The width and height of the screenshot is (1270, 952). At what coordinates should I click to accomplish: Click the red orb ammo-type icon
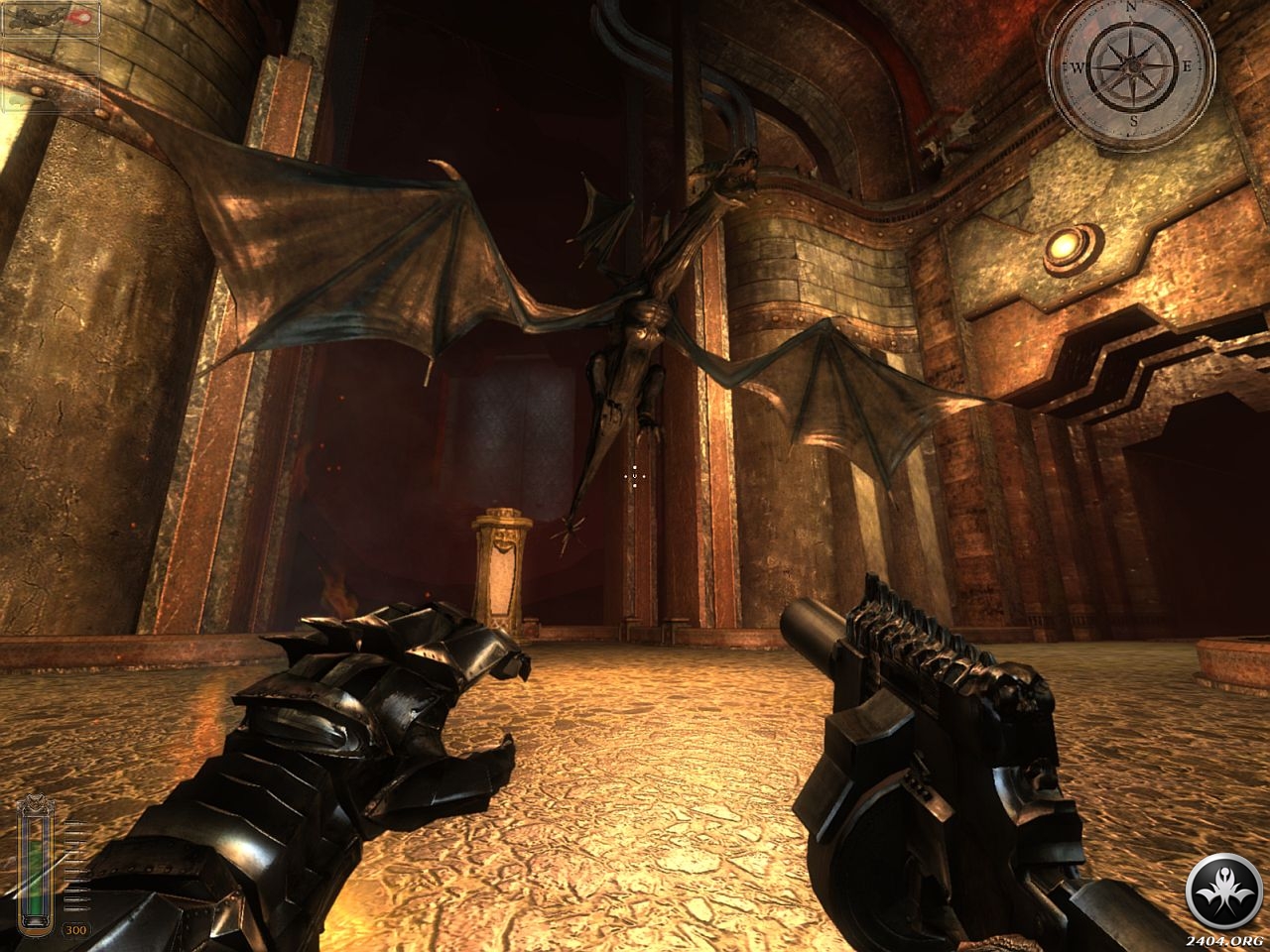tap(83, 18)
